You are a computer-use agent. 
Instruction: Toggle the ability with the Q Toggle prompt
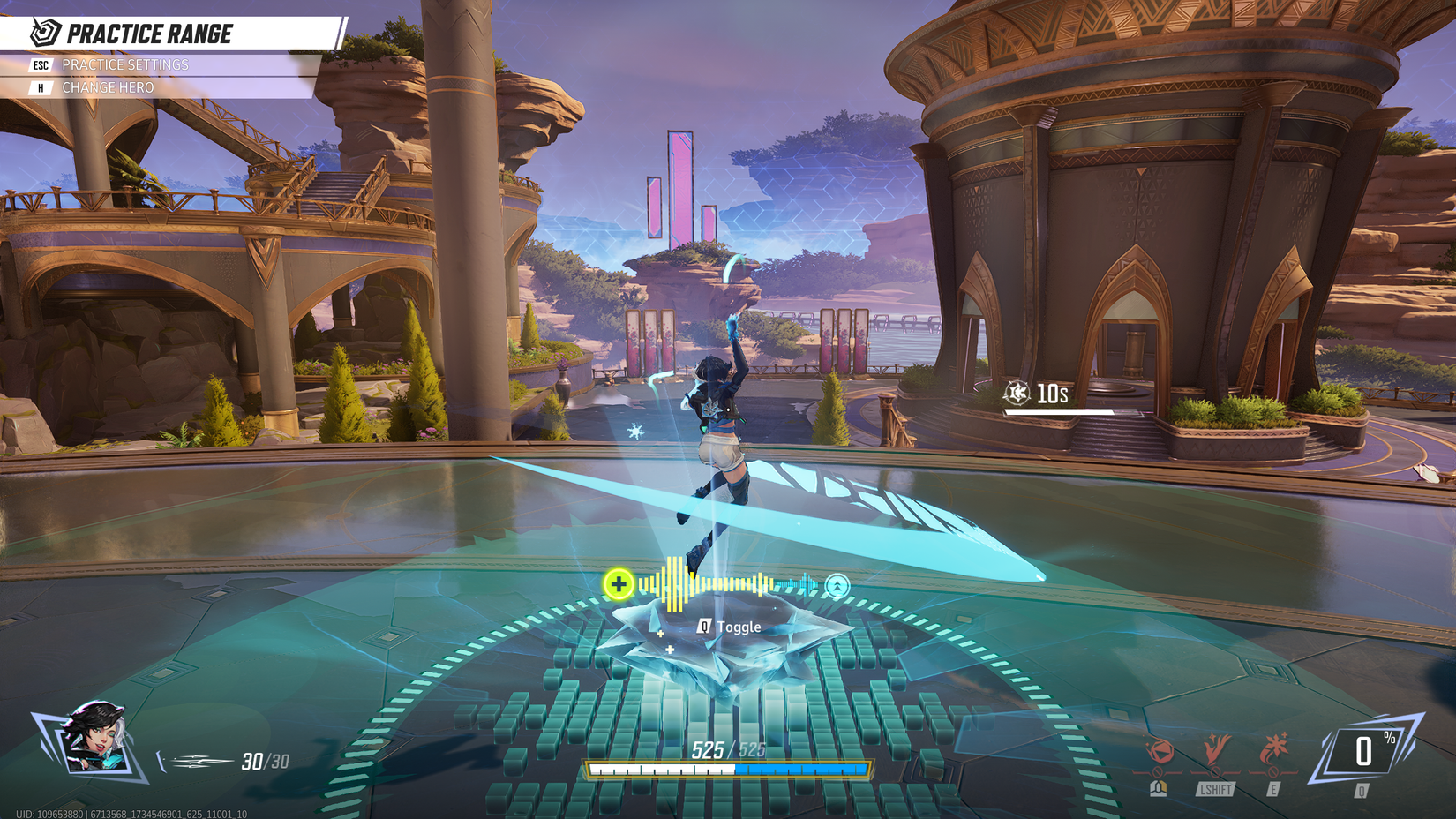727,627
